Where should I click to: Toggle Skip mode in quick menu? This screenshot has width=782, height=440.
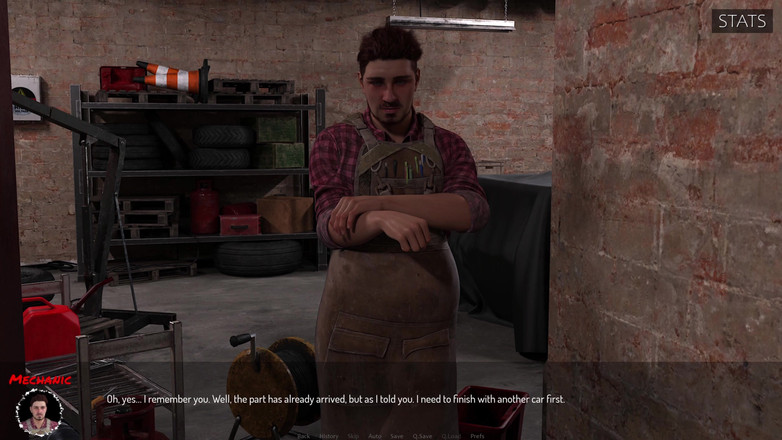pyautogui.click(x=353, y=436)
